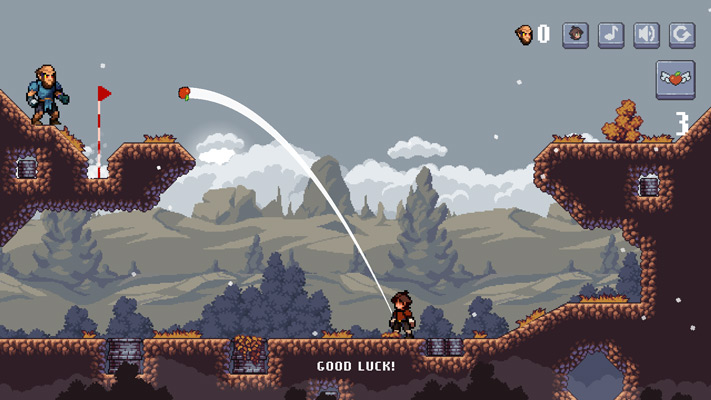Select the winged apple power-up
The width and height of the screenshot is (711, 400).
tap(675, 79)
